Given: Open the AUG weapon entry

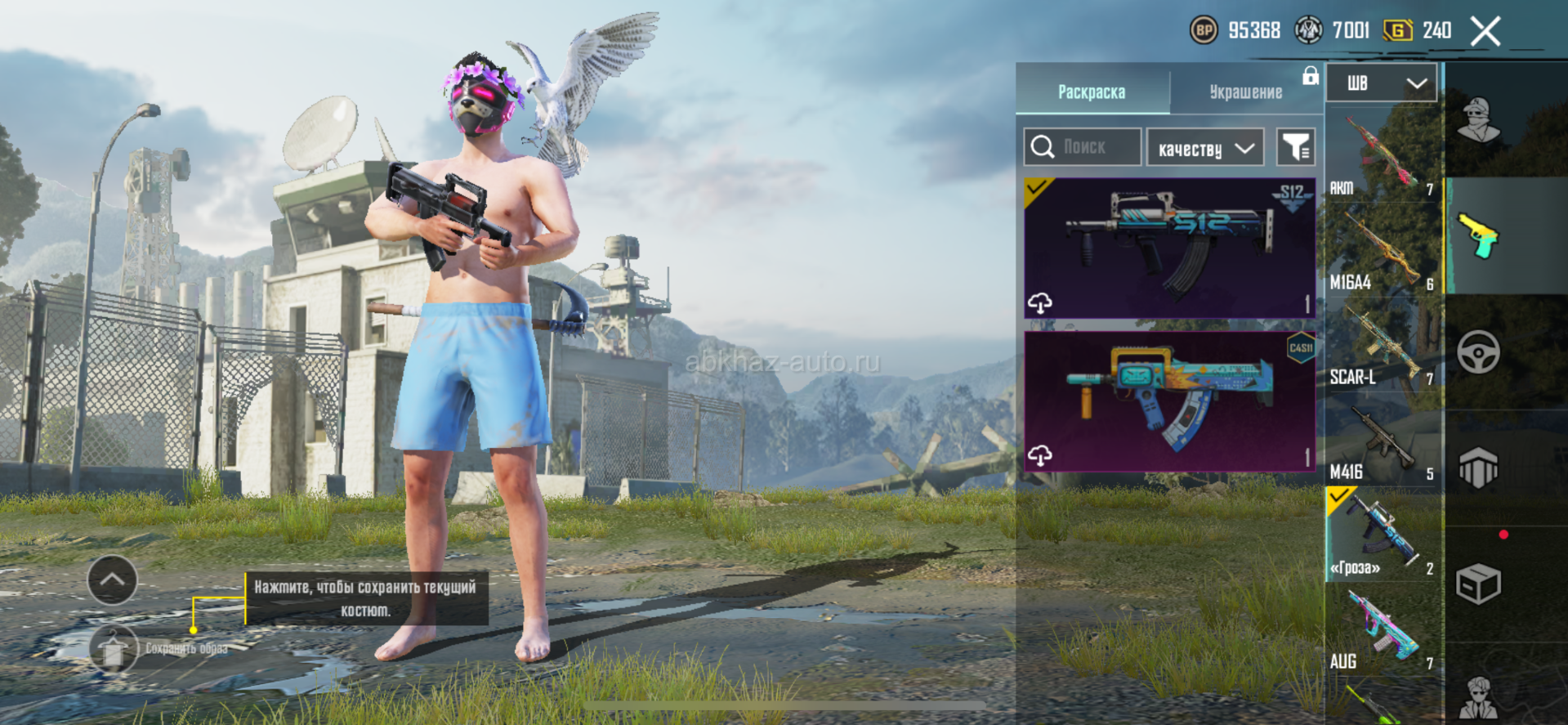Looking at the screenshot, I should [1382, 628].
